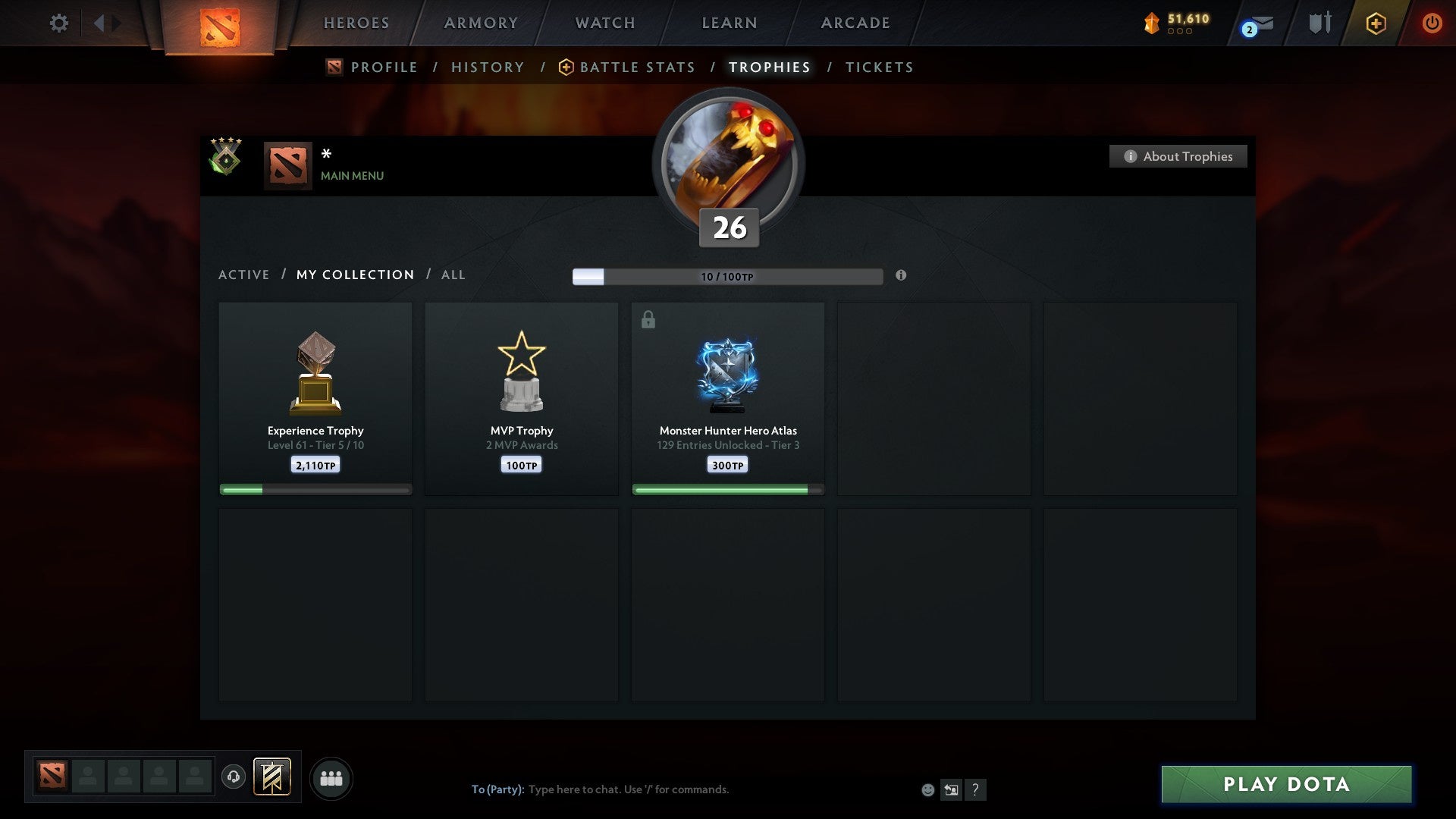
Task: Open the settings gear icon
Action: [58, 23]
